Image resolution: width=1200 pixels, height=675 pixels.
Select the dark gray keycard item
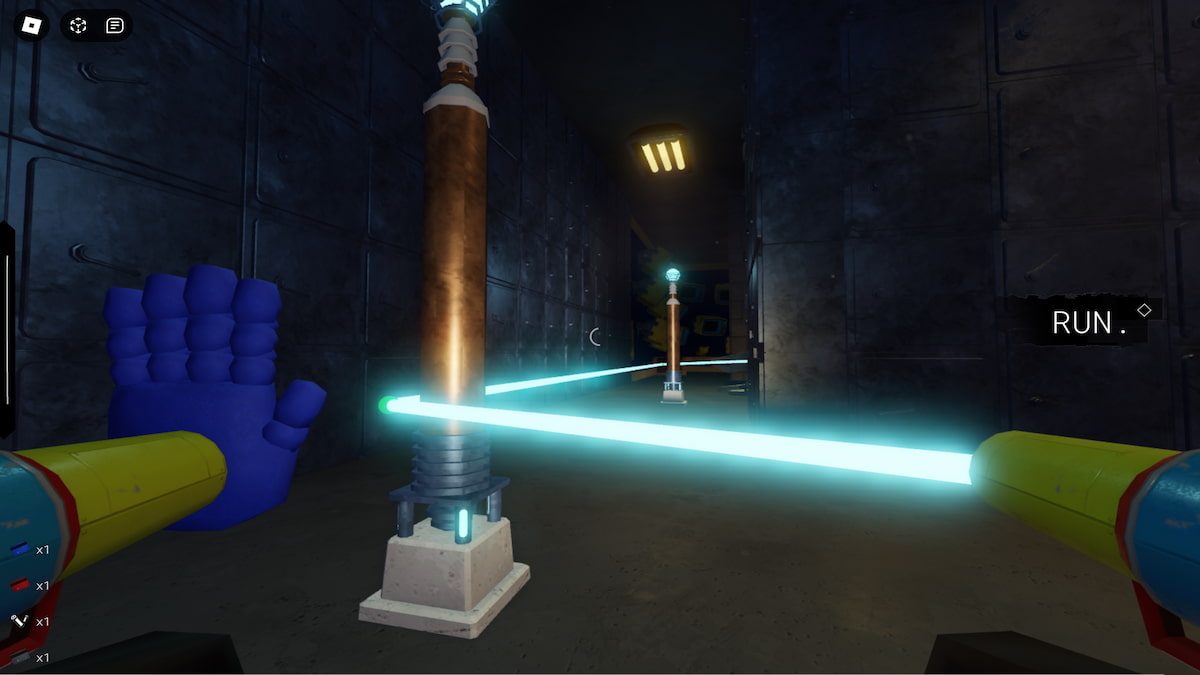[20, 657]
